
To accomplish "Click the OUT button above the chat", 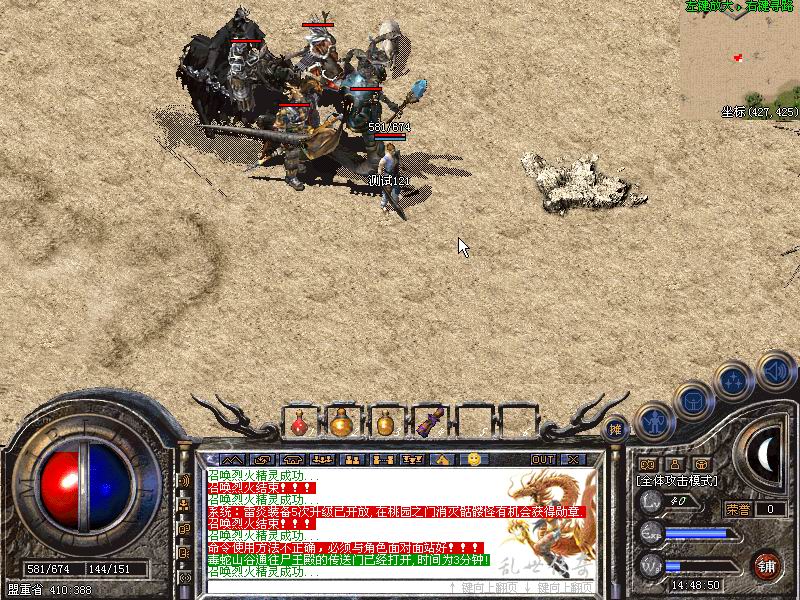I will tap(542, 459).
